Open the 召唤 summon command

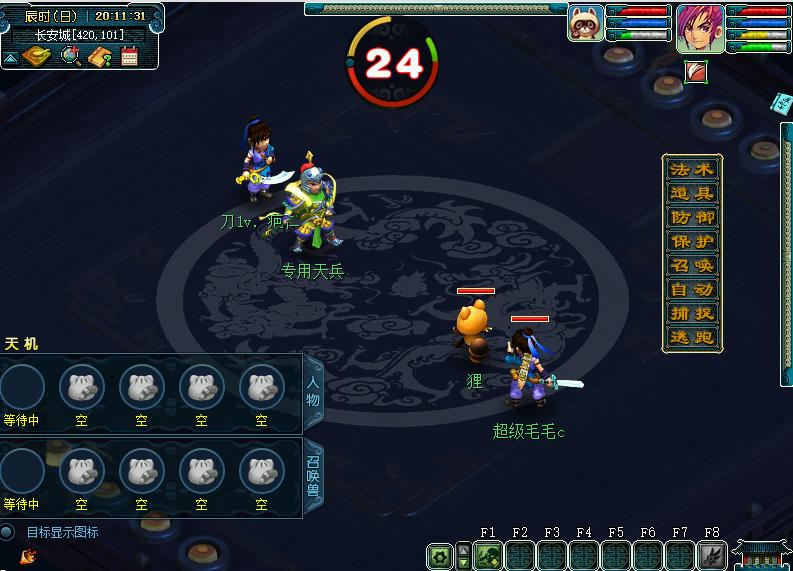point(692,266)
